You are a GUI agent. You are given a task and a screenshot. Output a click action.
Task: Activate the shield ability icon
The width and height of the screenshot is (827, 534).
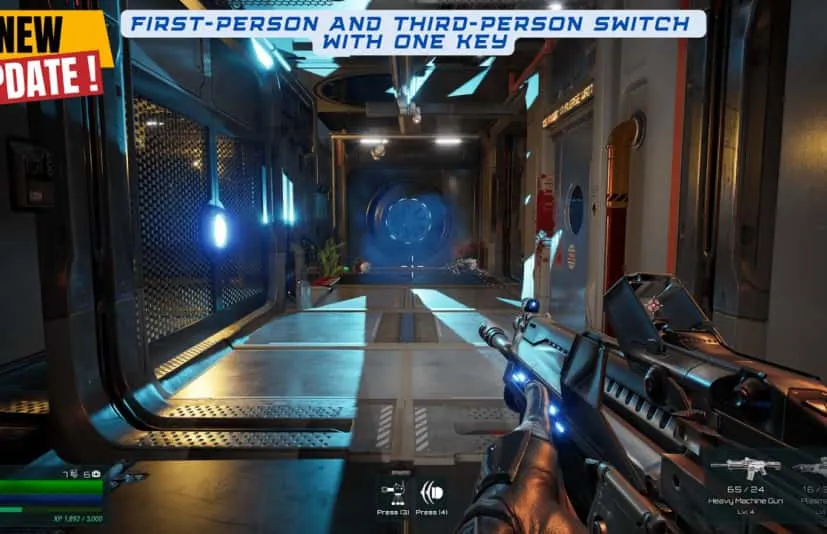[x=433, y=493]
